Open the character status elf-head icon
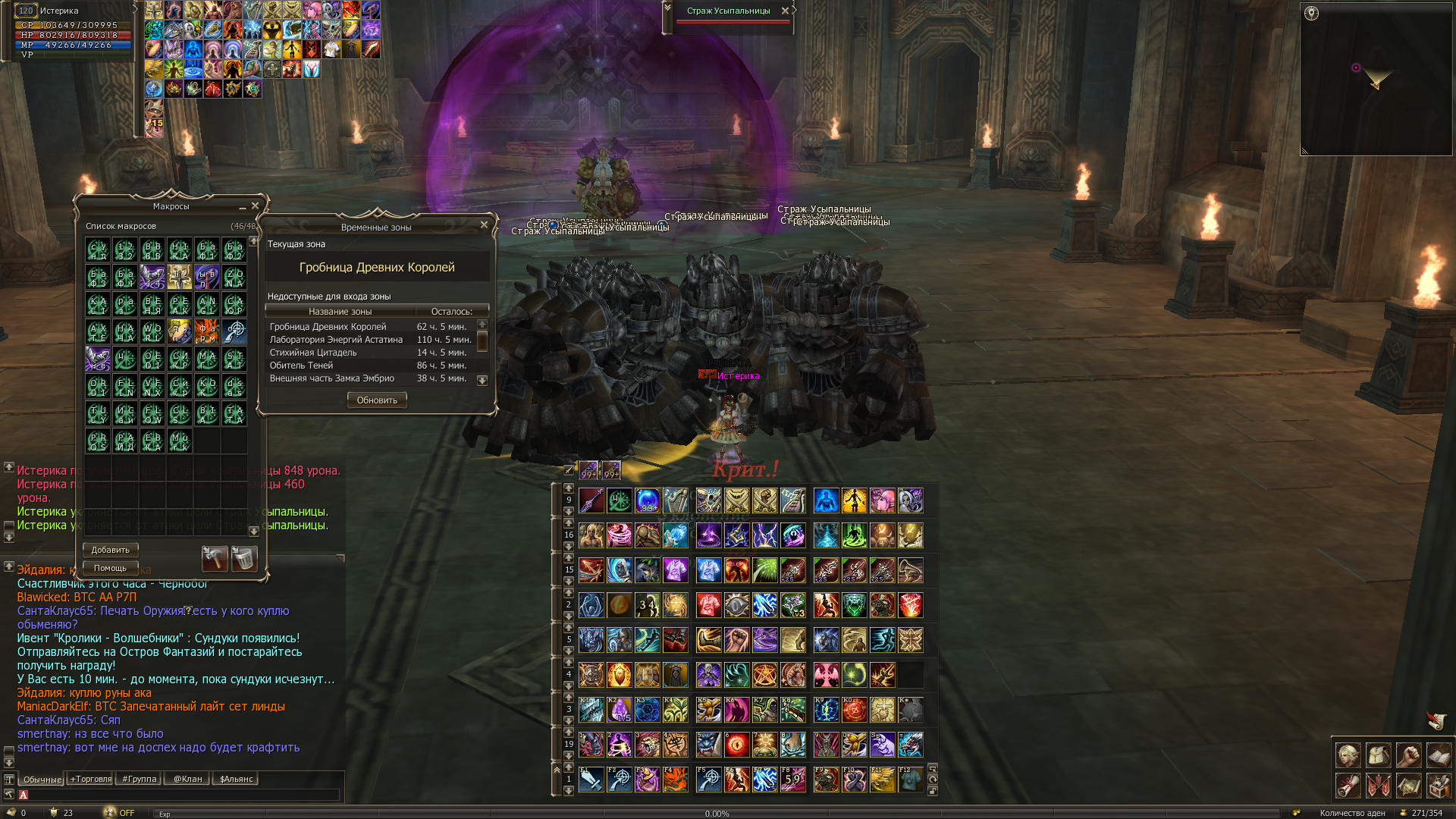This screenshot has width=1456, height=819. tap(1348, 755)
